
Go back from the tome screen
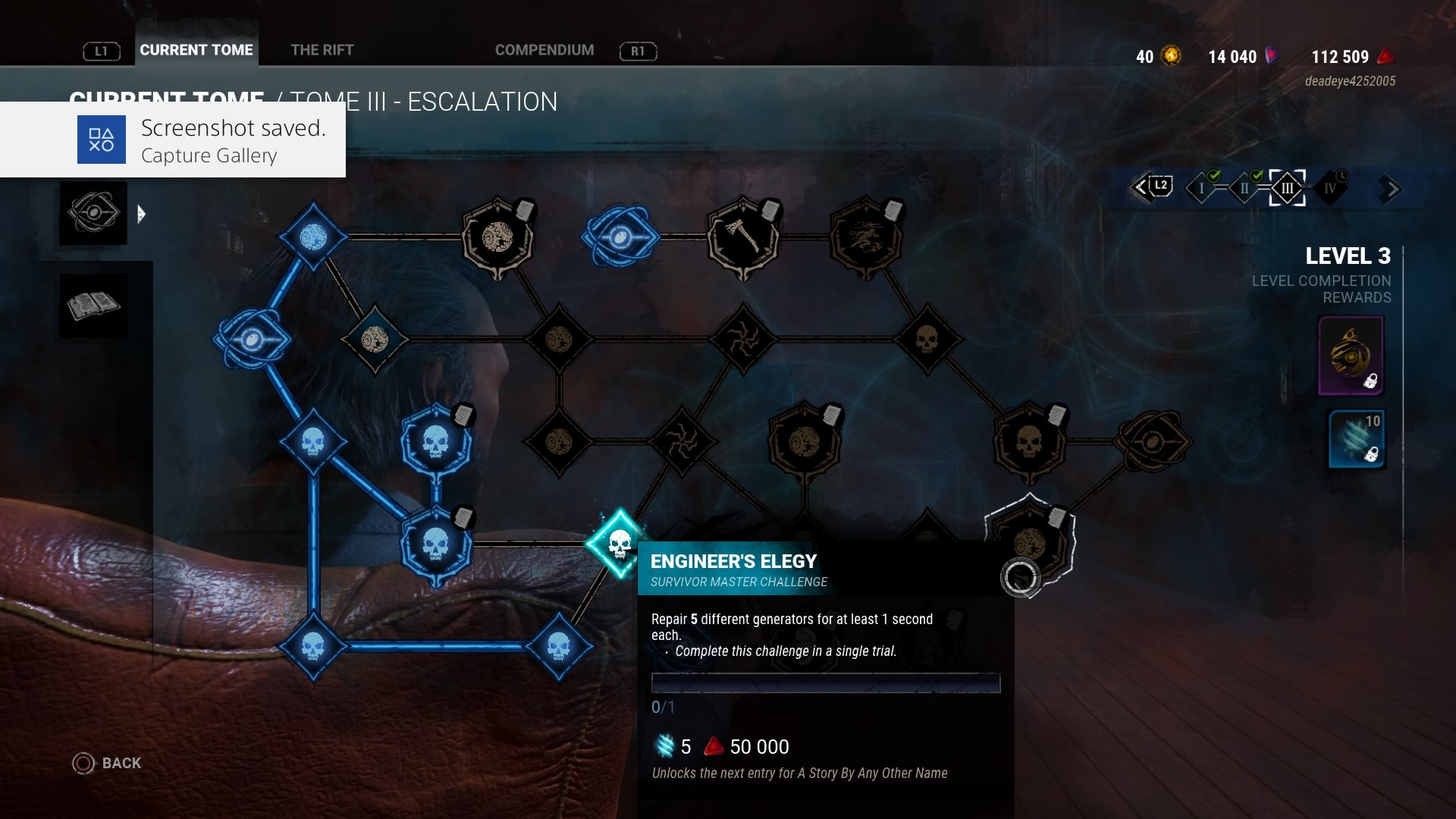point(107,763)
